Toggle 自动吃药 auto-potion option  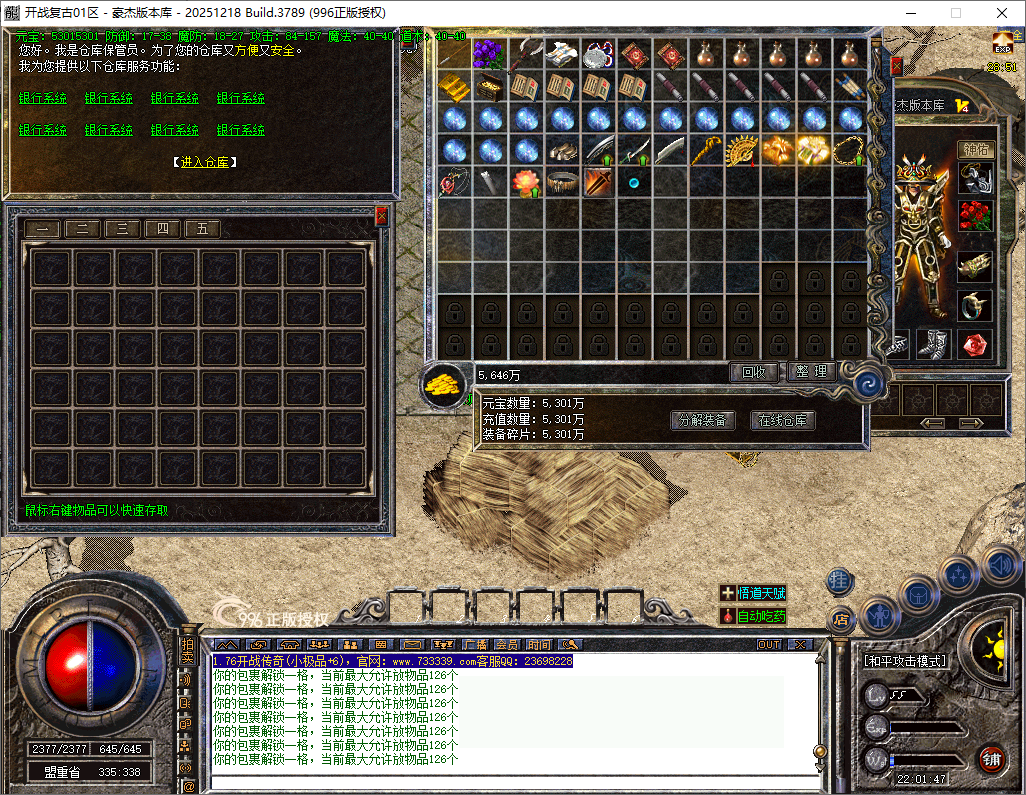(x=753, y=616)
